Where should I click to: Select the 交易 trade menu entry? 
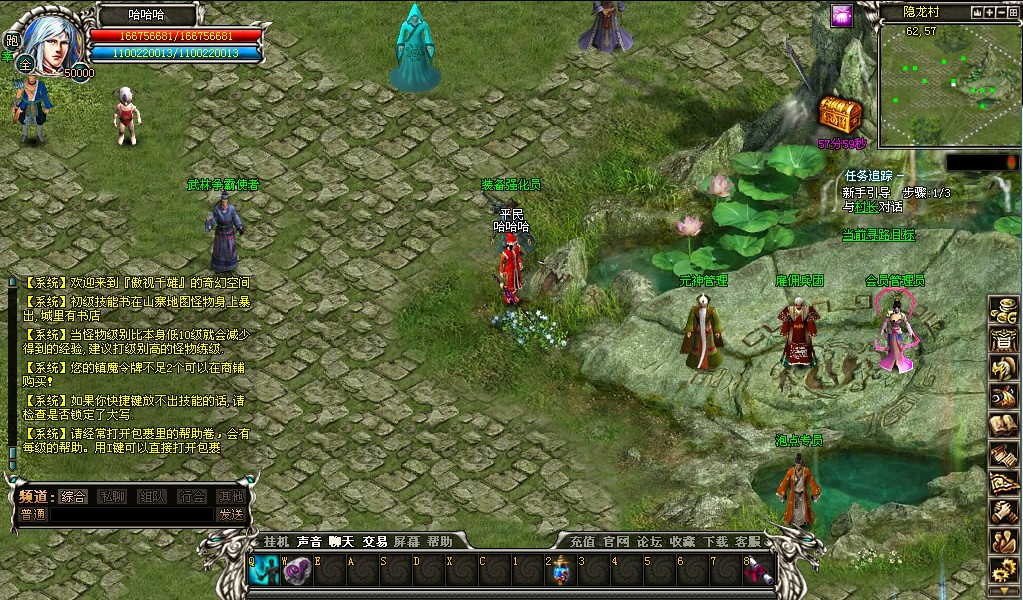click(x=374, y=541)
